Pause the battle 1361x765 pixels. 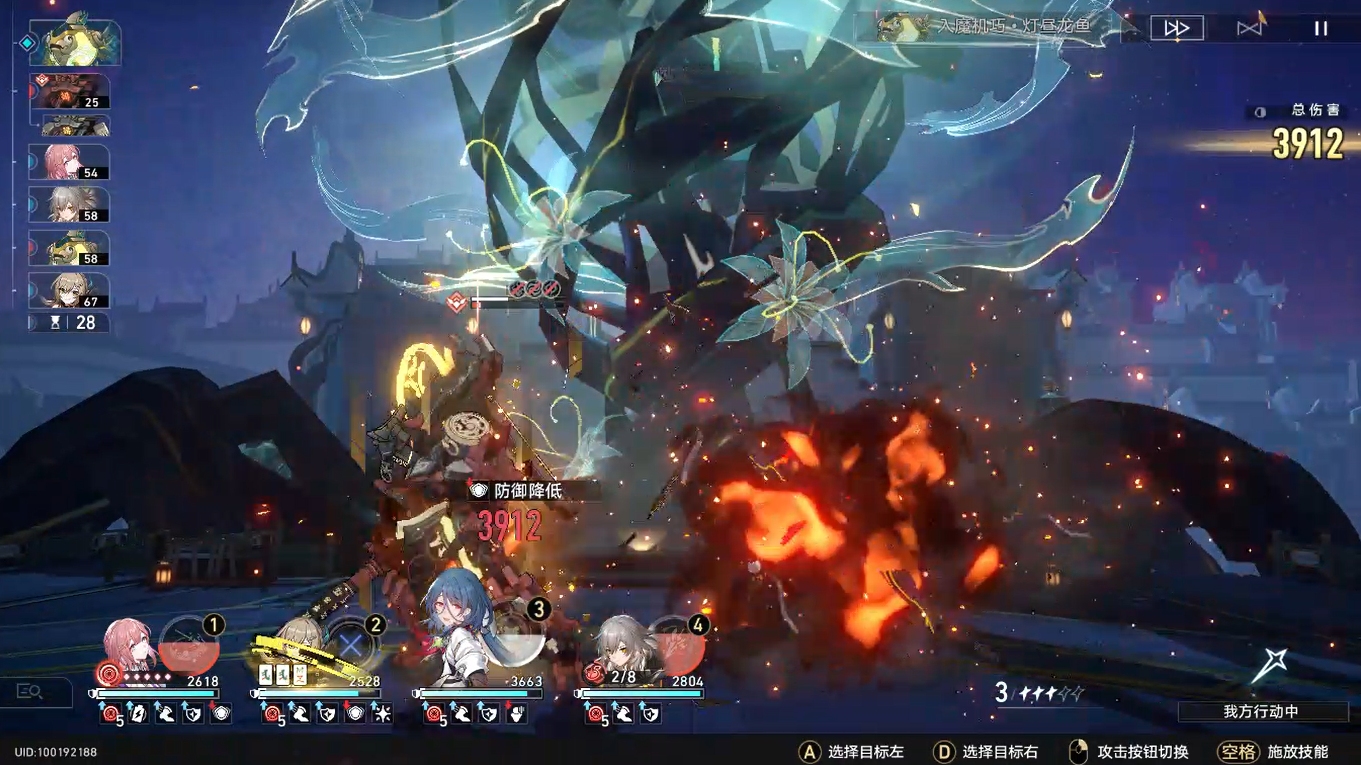pos(1321,28)
